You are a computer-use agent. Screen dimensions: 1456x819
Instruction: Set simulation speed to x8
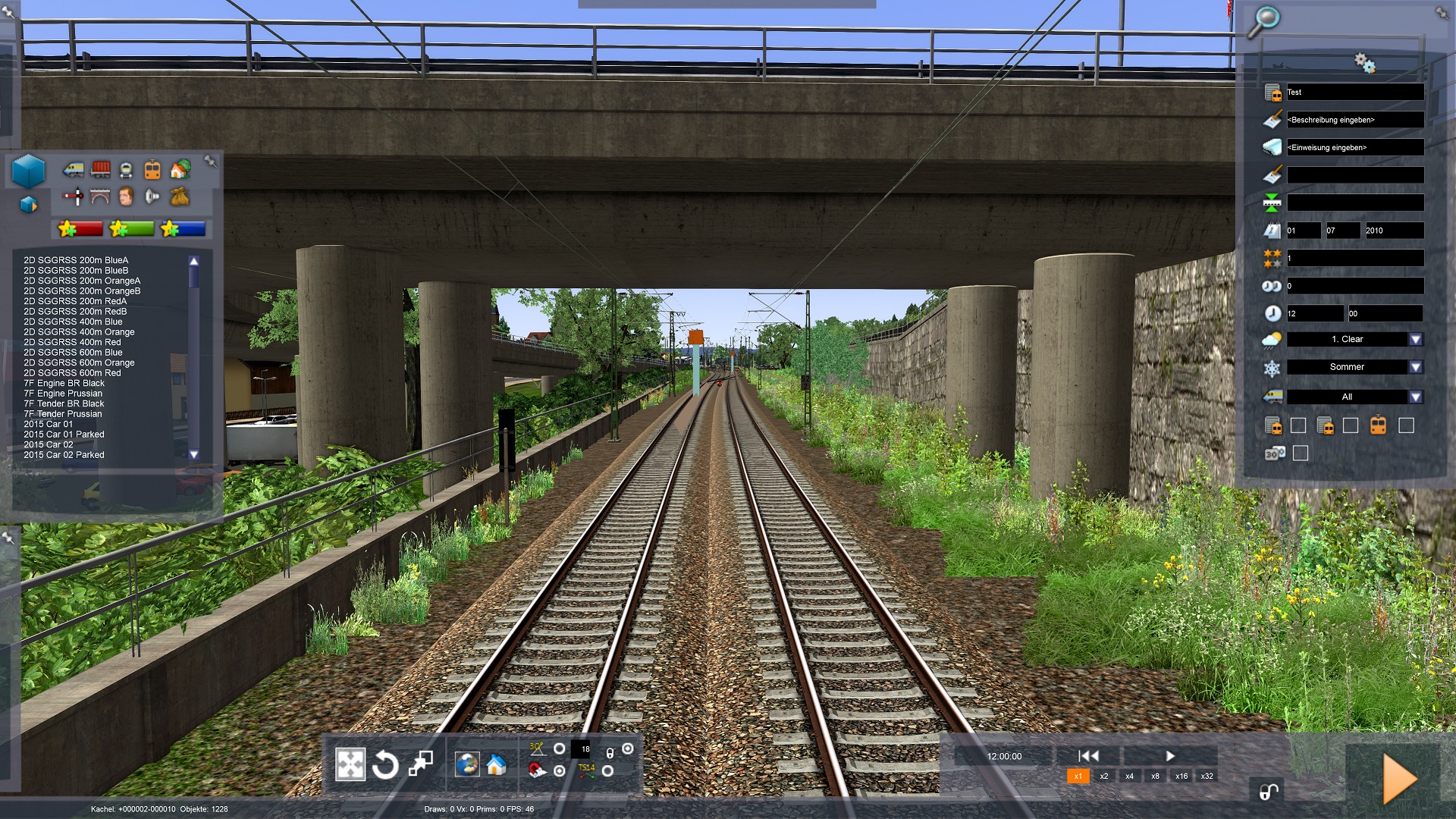1155,776
